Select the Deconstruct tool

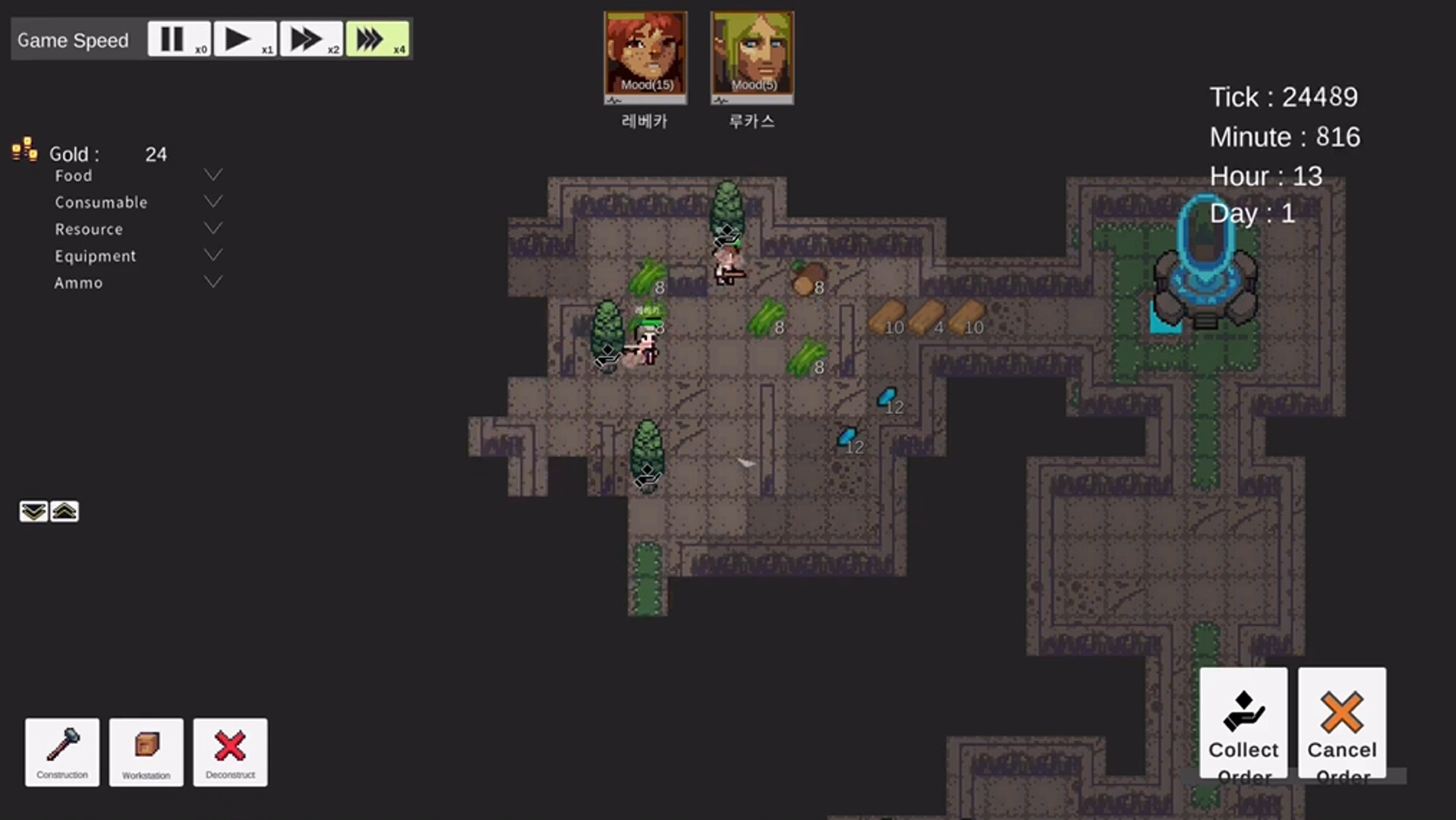click(x=230, y=752)
